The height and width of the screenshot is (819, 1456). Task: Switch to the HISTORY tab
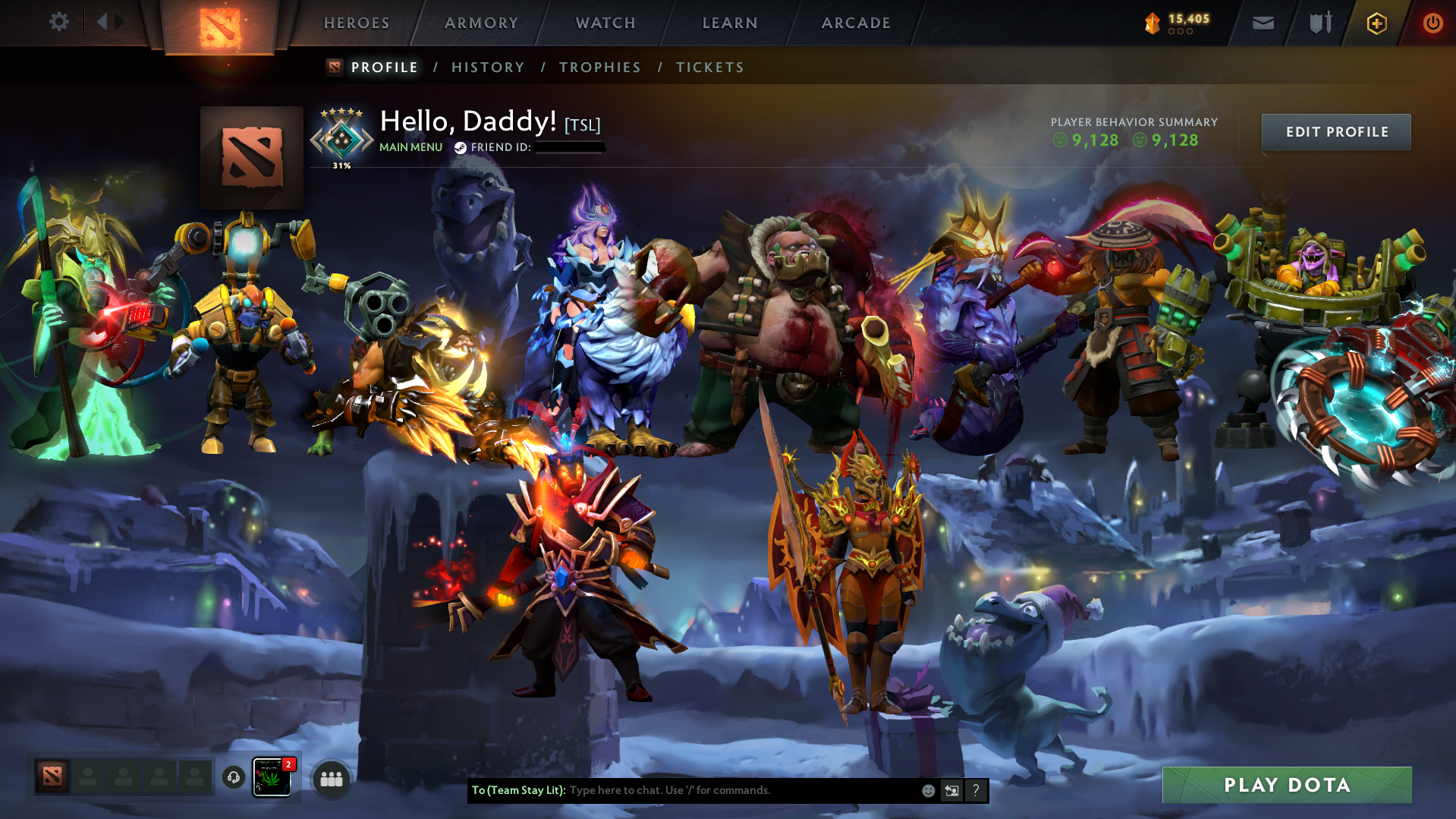click(487, 67)
